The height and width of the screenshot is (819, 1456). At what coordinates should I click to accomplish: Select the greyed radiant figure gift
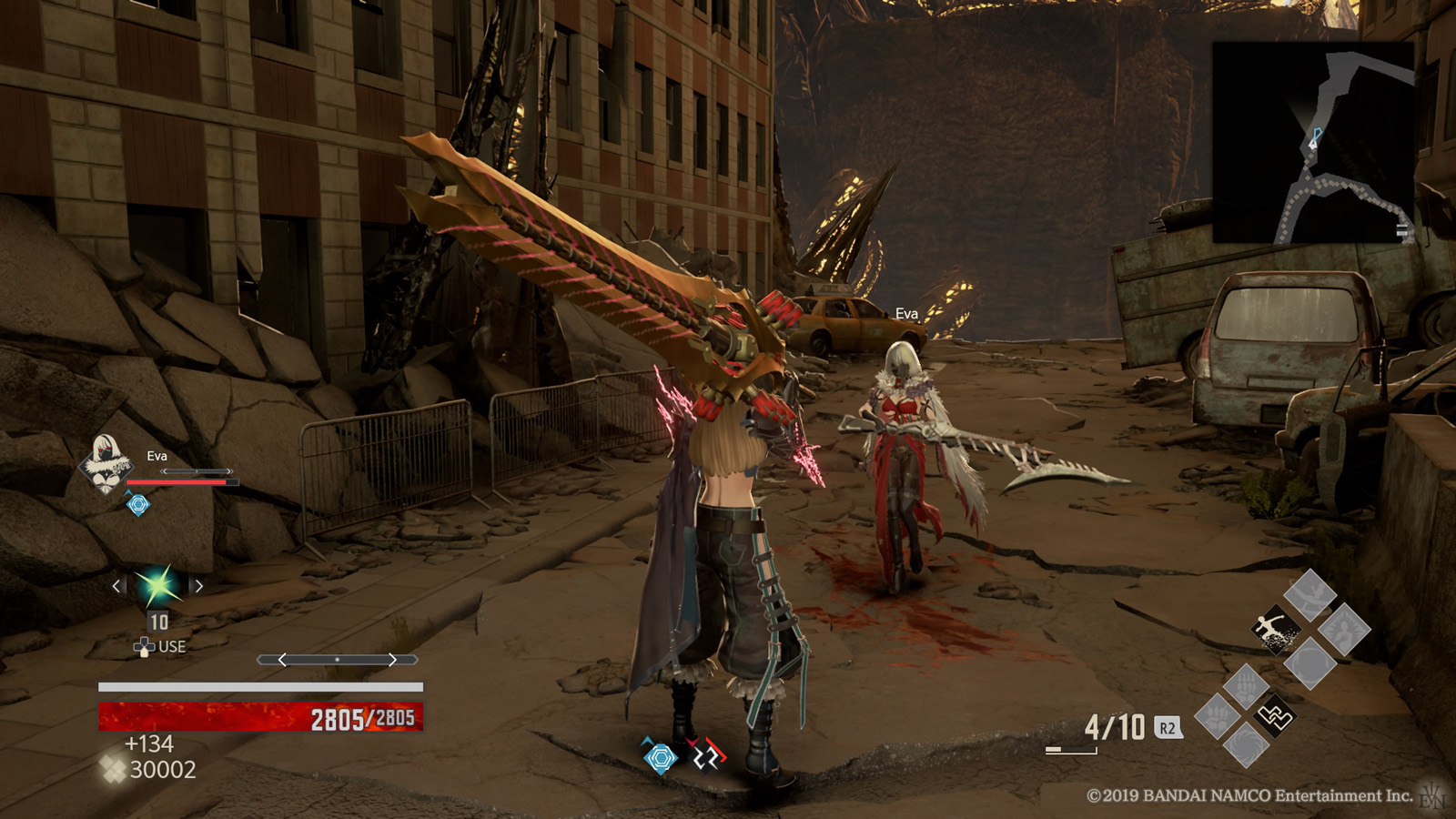1344,629
